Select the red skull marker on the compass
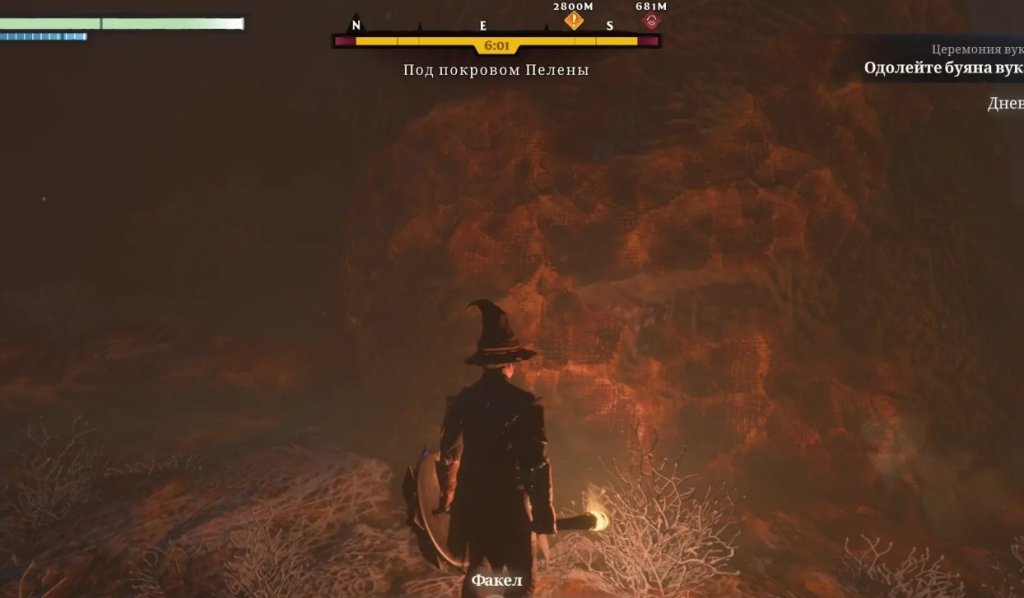 point(652,20)
